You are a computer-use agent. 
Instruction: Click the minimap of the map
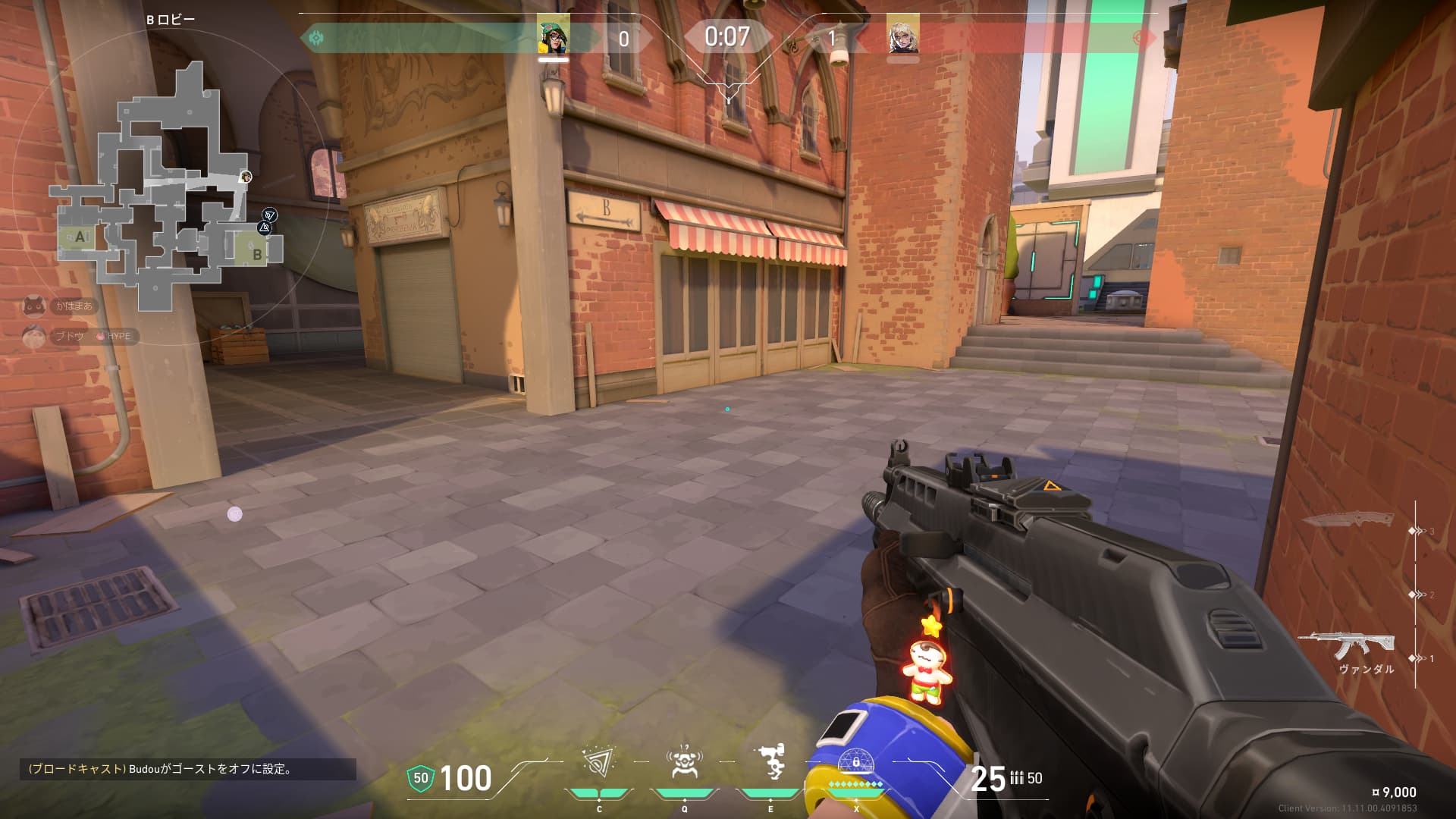coord(165,190)
